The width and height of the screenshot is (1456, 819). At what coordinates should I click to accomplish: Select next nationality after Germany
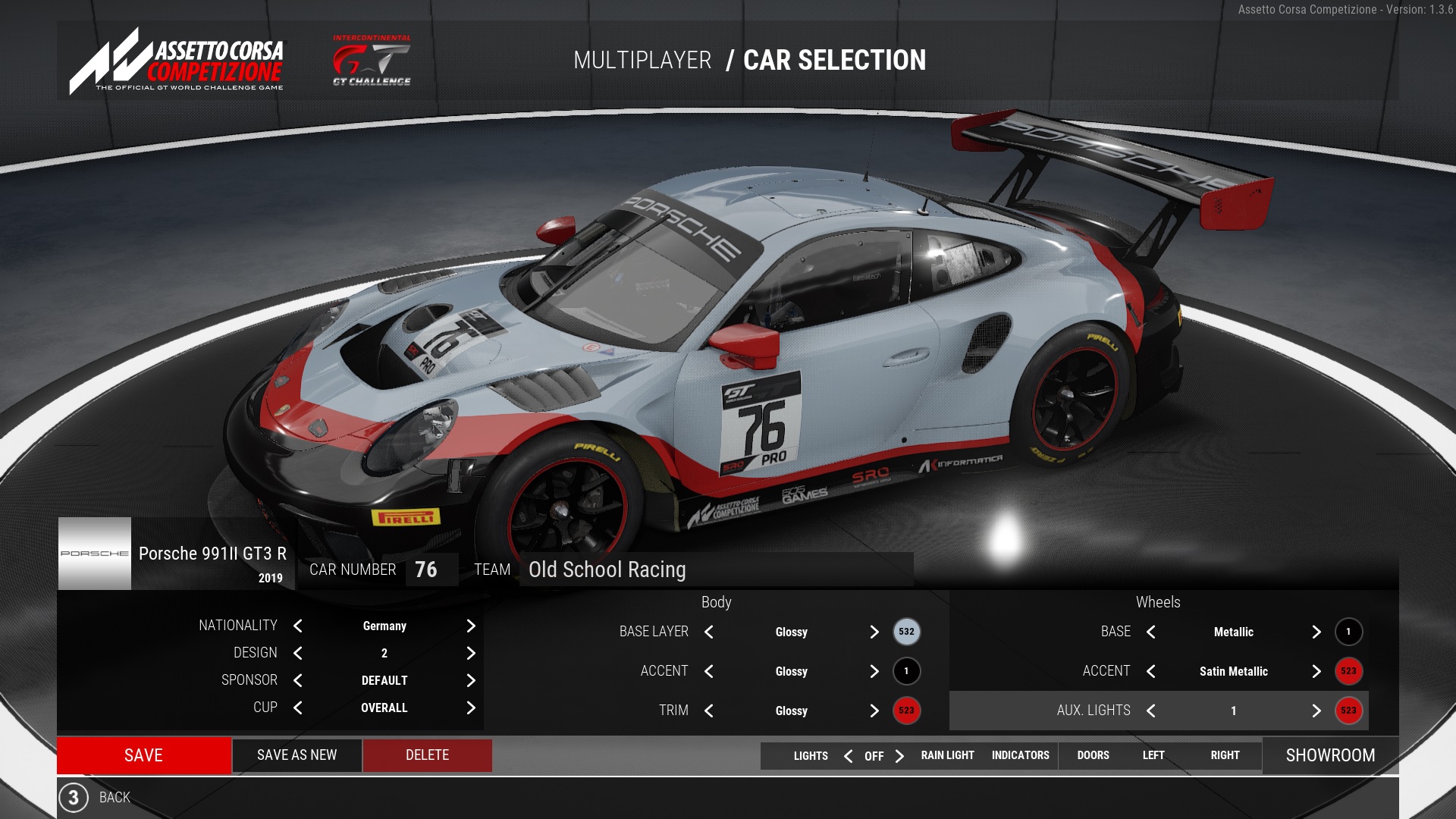coord(471,626)
